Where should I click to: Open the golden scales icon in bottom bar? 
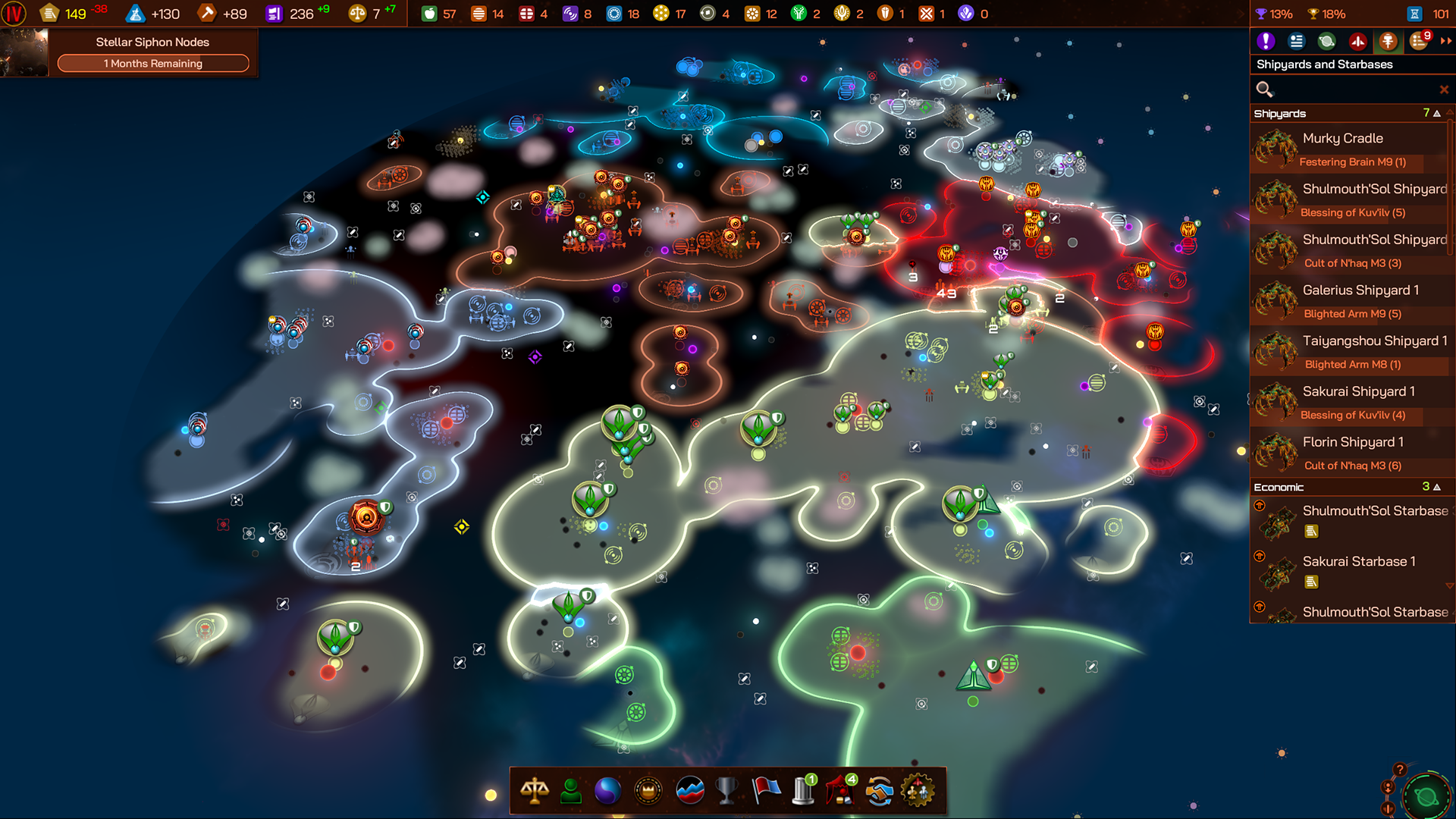[535, 791]
